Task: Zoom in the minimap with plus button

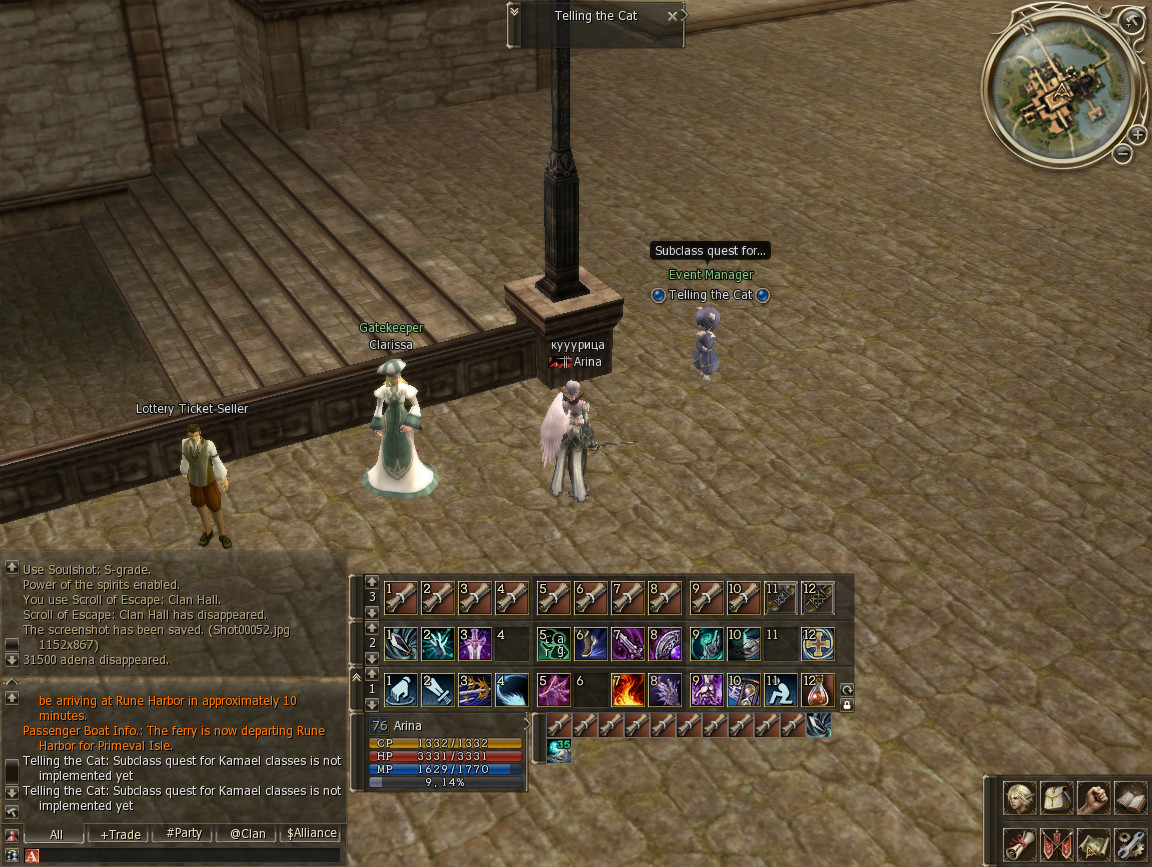Action: pos(1138,135)
